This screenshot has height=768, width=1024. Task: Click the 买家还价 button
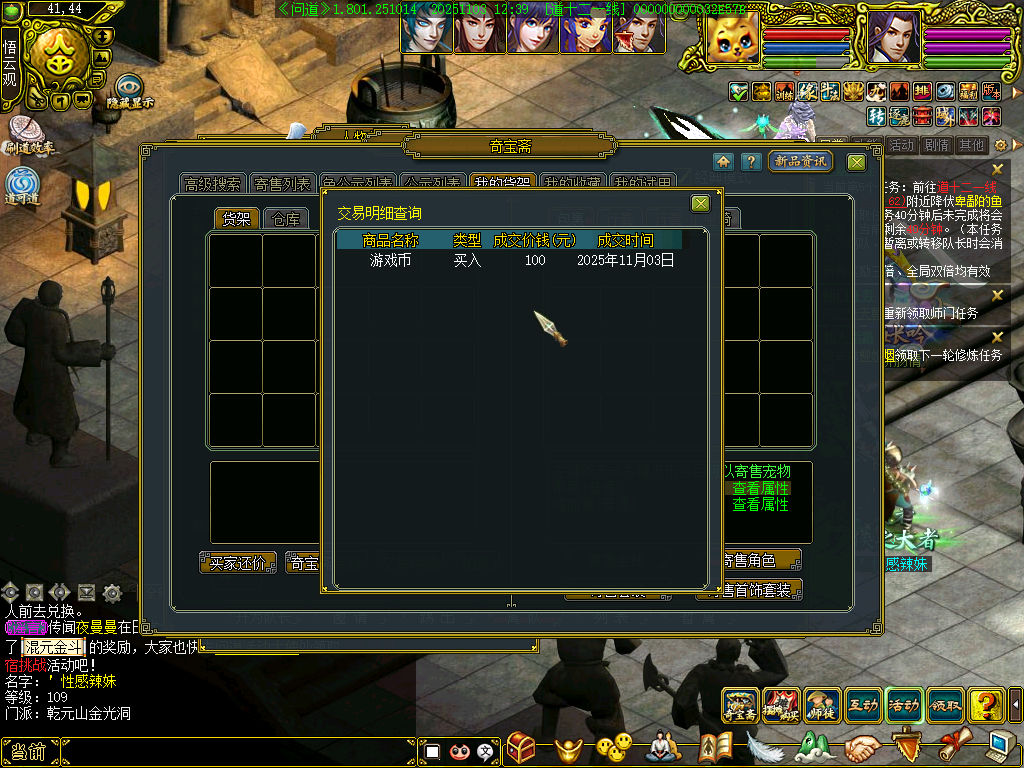click(x=237, y=563)
